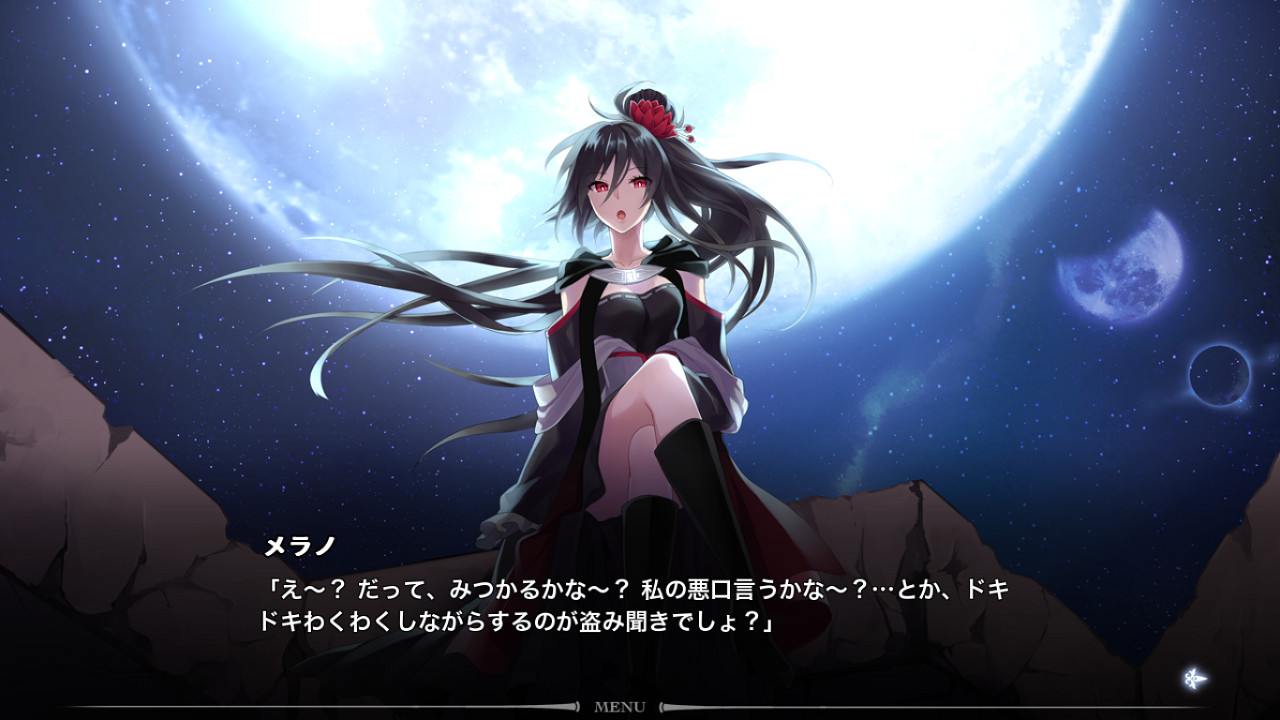Click the swirl flourish on the advance icon
Image resolution: width=1280 pixels, height=720 pixels.
[x=1189, y=679]
